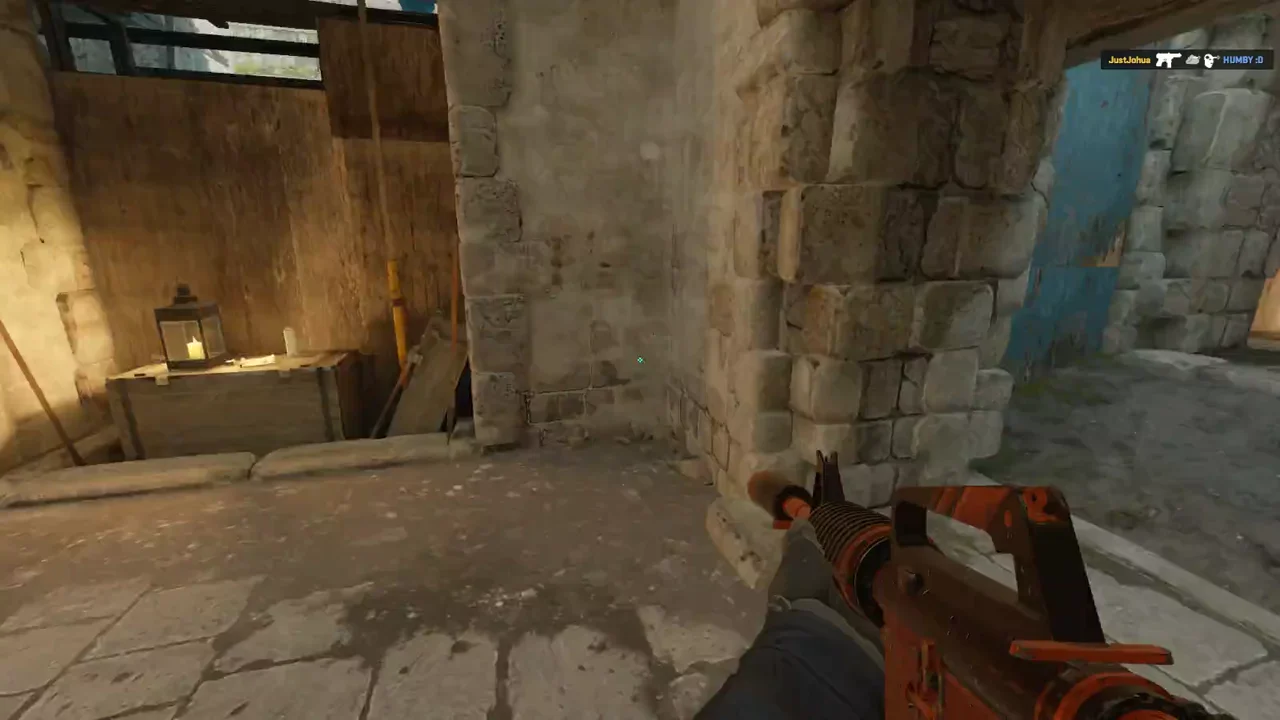The image size is (1280, 720).
Task: Click the killer name JustJohua
Action: (x=1128, y=60)
